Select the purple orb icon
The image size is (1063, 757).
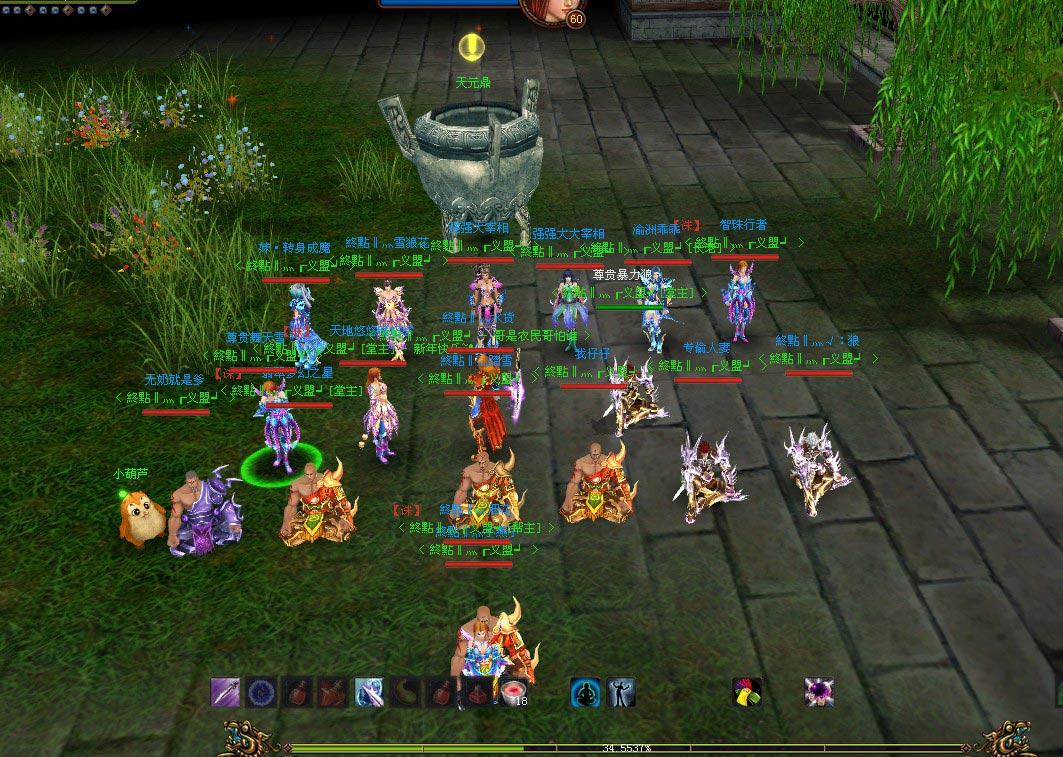click(819, 692)
